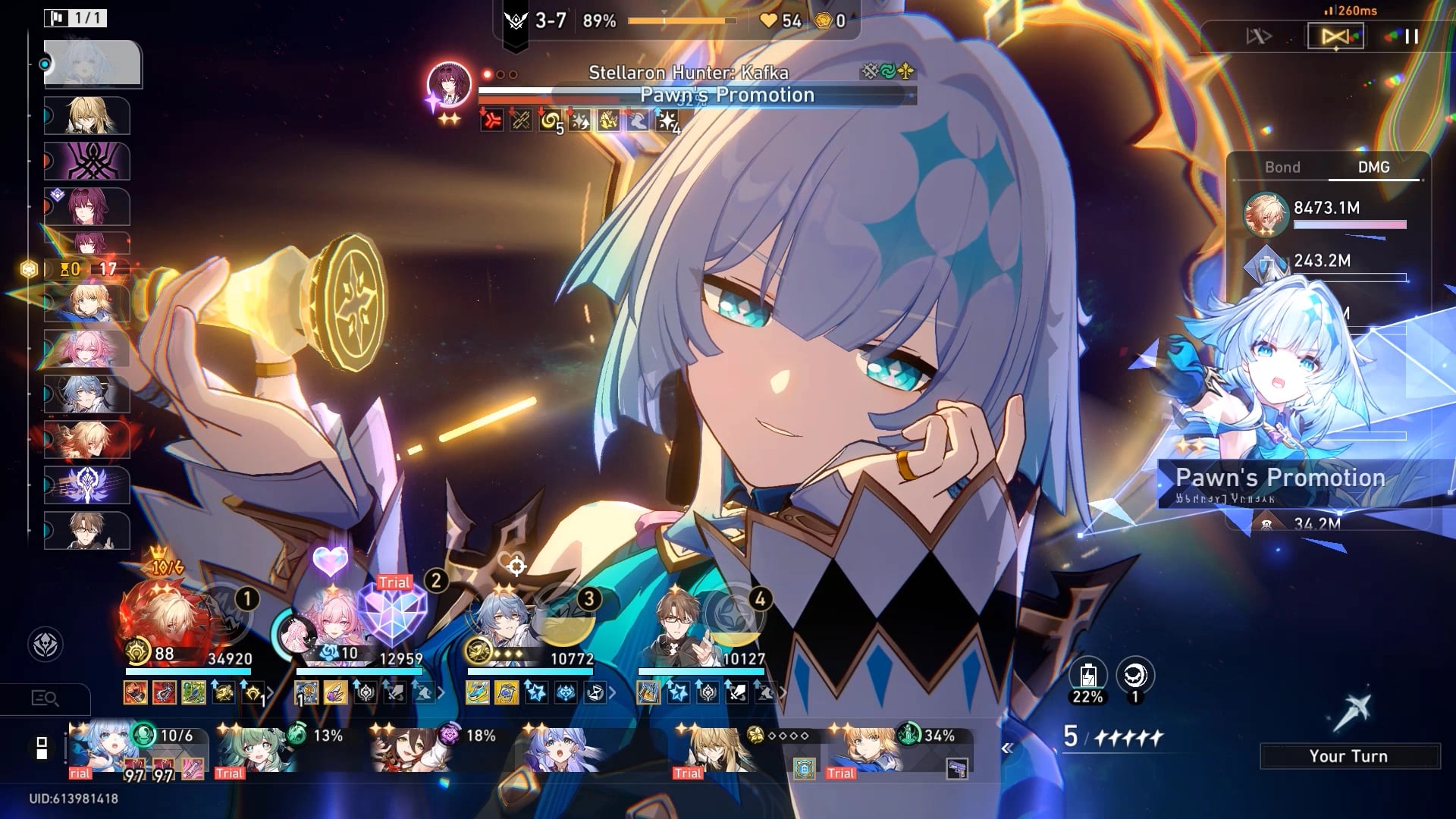Toggle the battle speed-up button
This screenshot has width=1456, height=819.
tap(1259, 36)
